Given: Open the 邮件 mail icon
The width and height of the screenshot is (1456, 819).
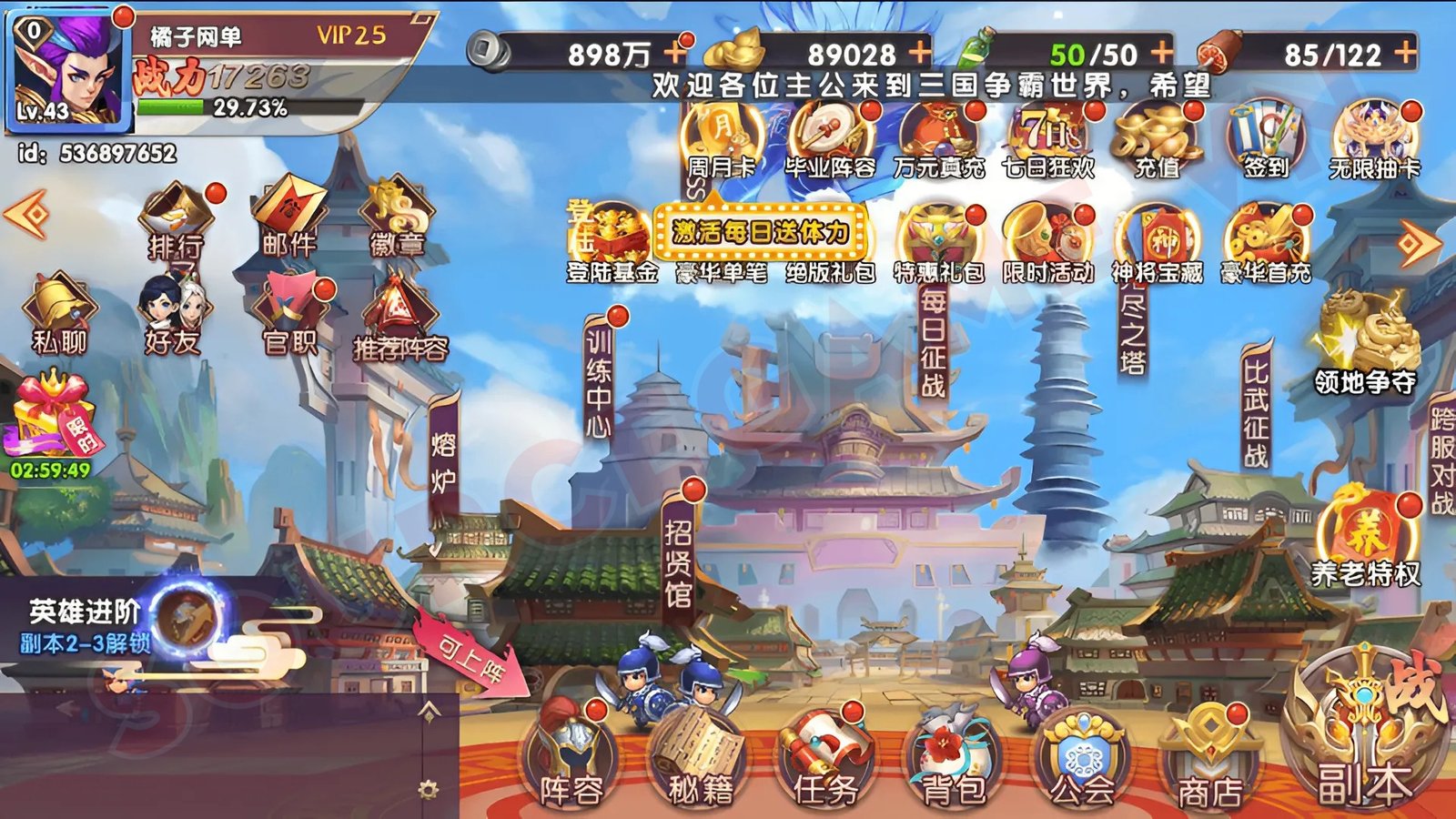Looking at the screenshot, I should point(288,217).
